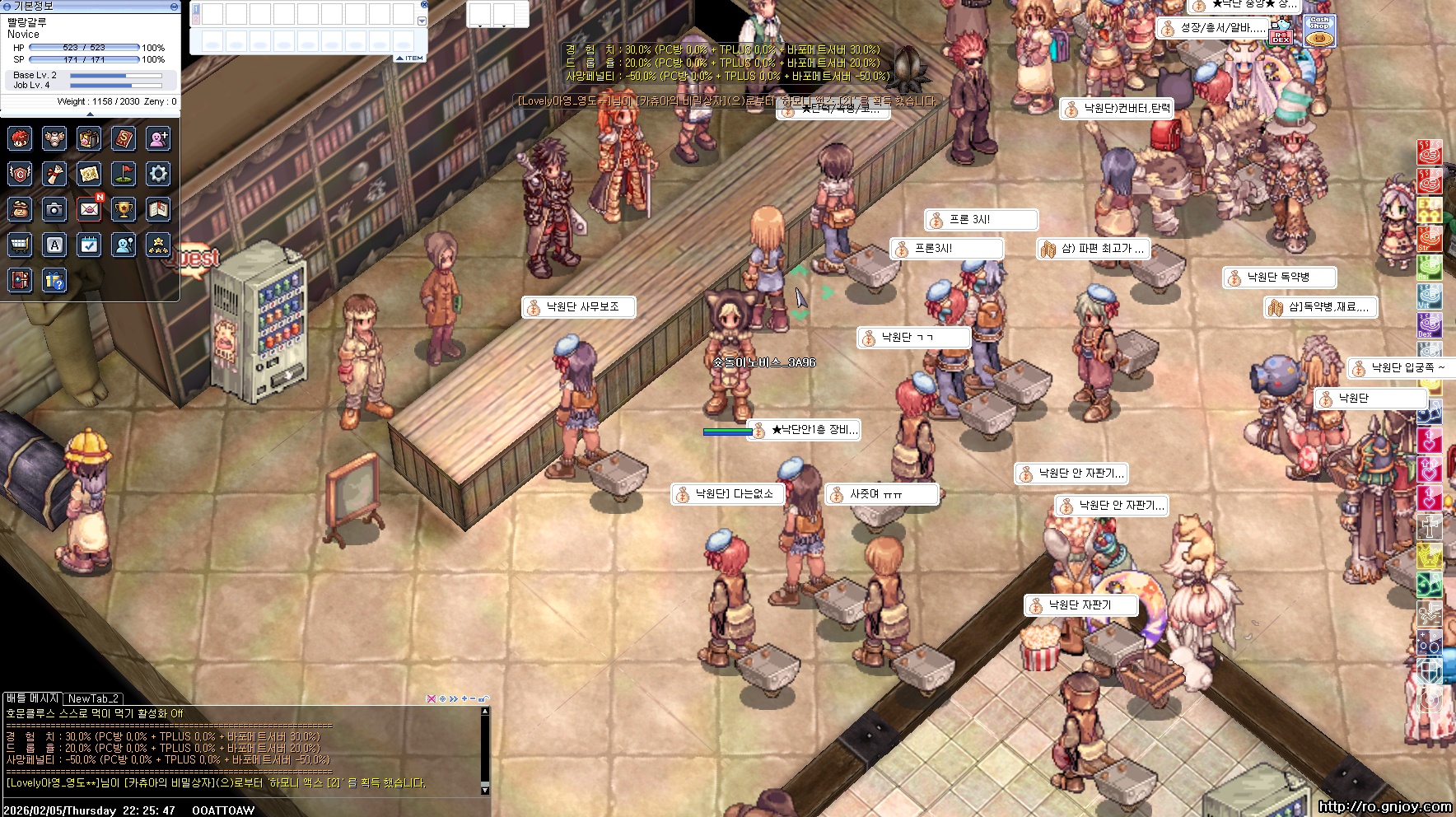Viewport: 1456px width, 817px height.
Task: Open the character status icon with red-haired face
Action: point(20,138)
